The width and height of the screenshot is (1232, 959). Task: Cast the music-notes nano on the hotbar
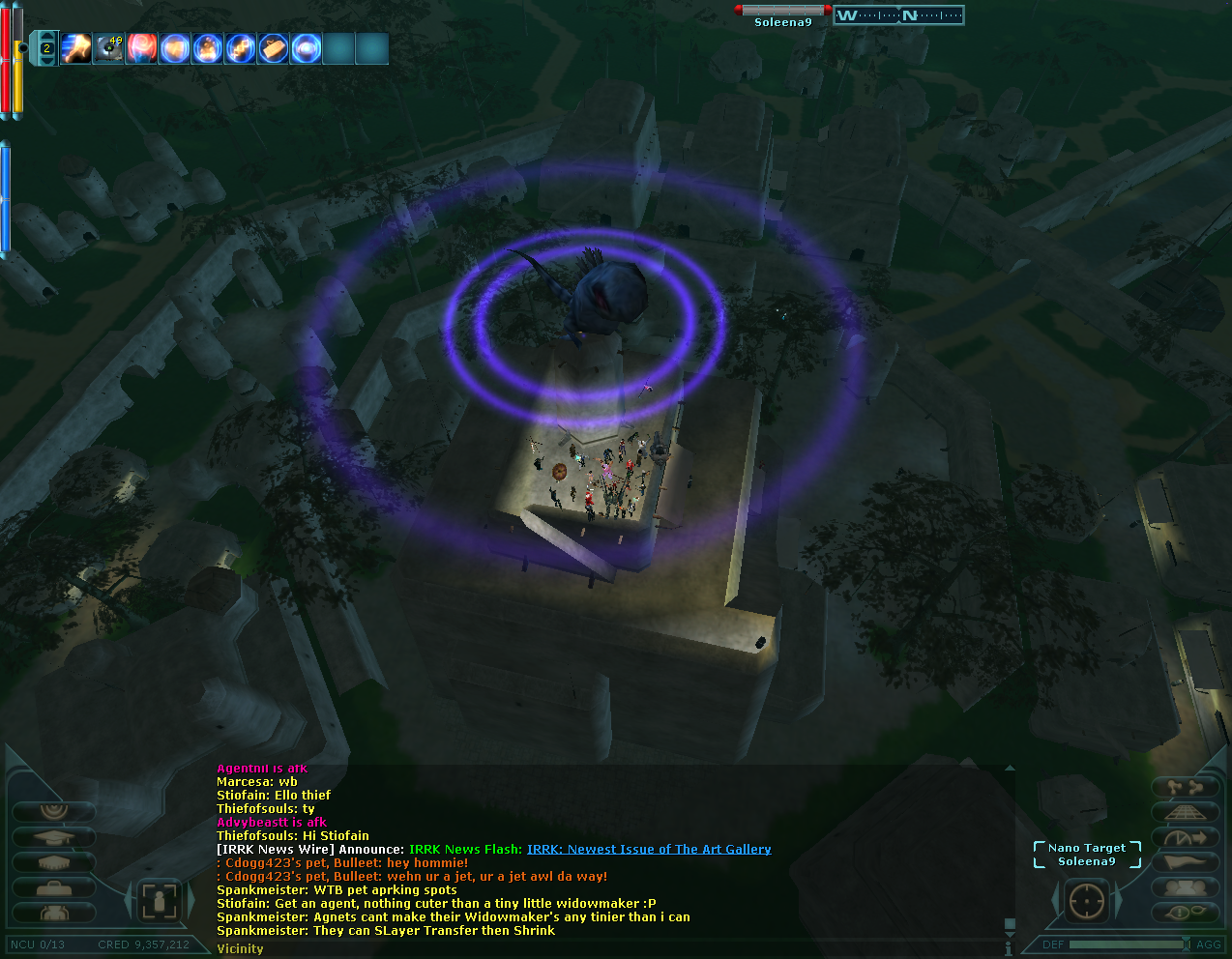pos(241,48)
